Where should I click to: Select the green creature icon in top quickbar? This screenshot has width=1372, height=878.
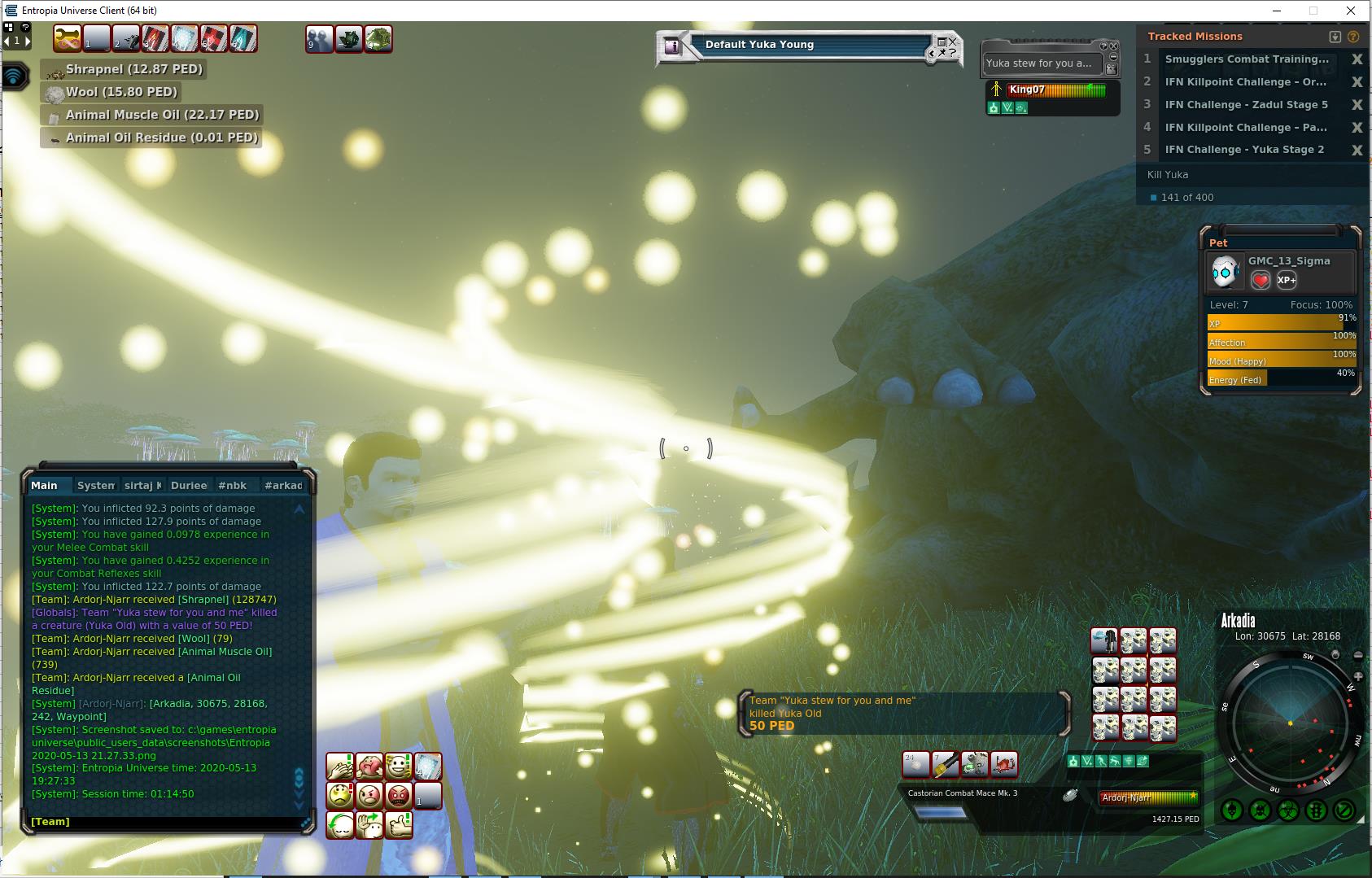[x=378, y=38]
